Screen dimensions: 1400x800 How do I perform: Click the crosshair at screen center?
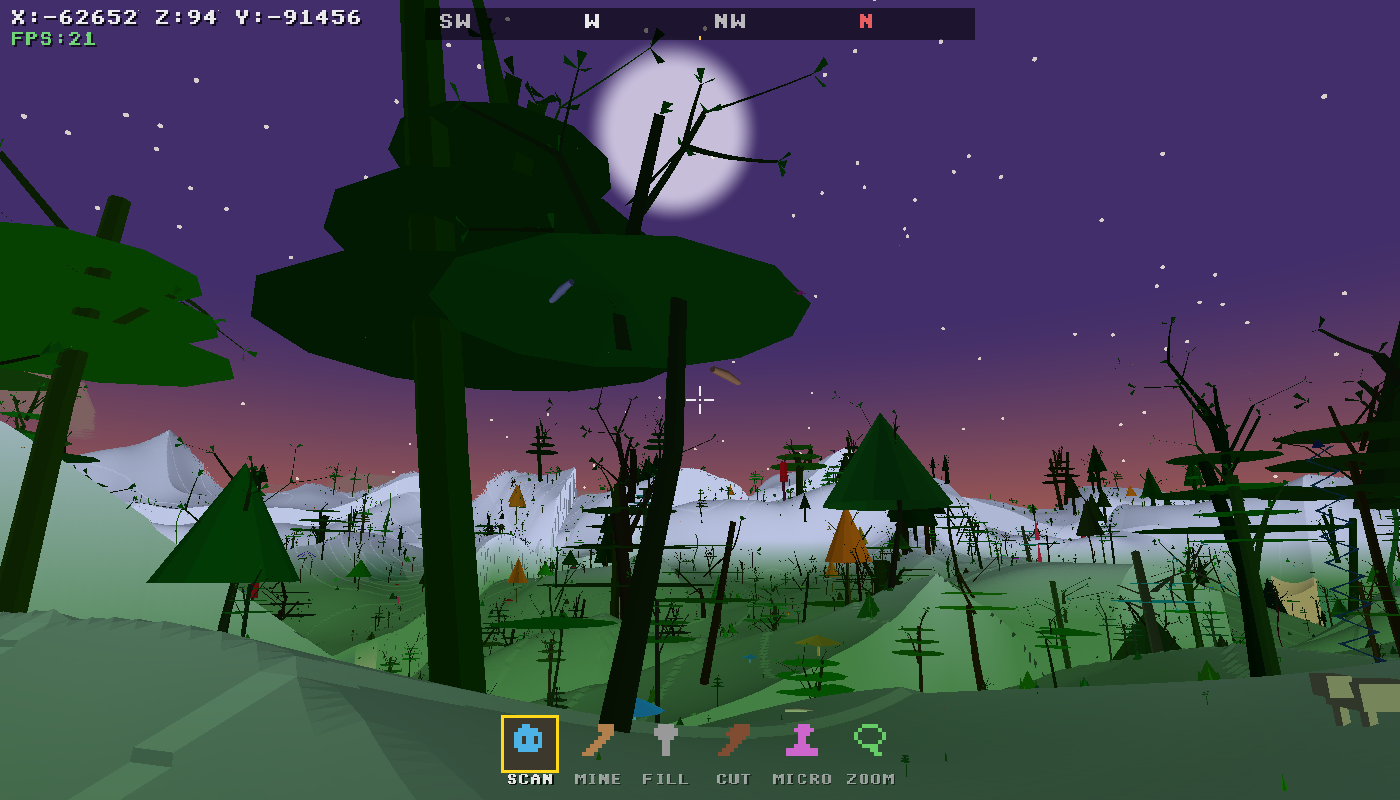pyautogui.click(x=700, y=400)
